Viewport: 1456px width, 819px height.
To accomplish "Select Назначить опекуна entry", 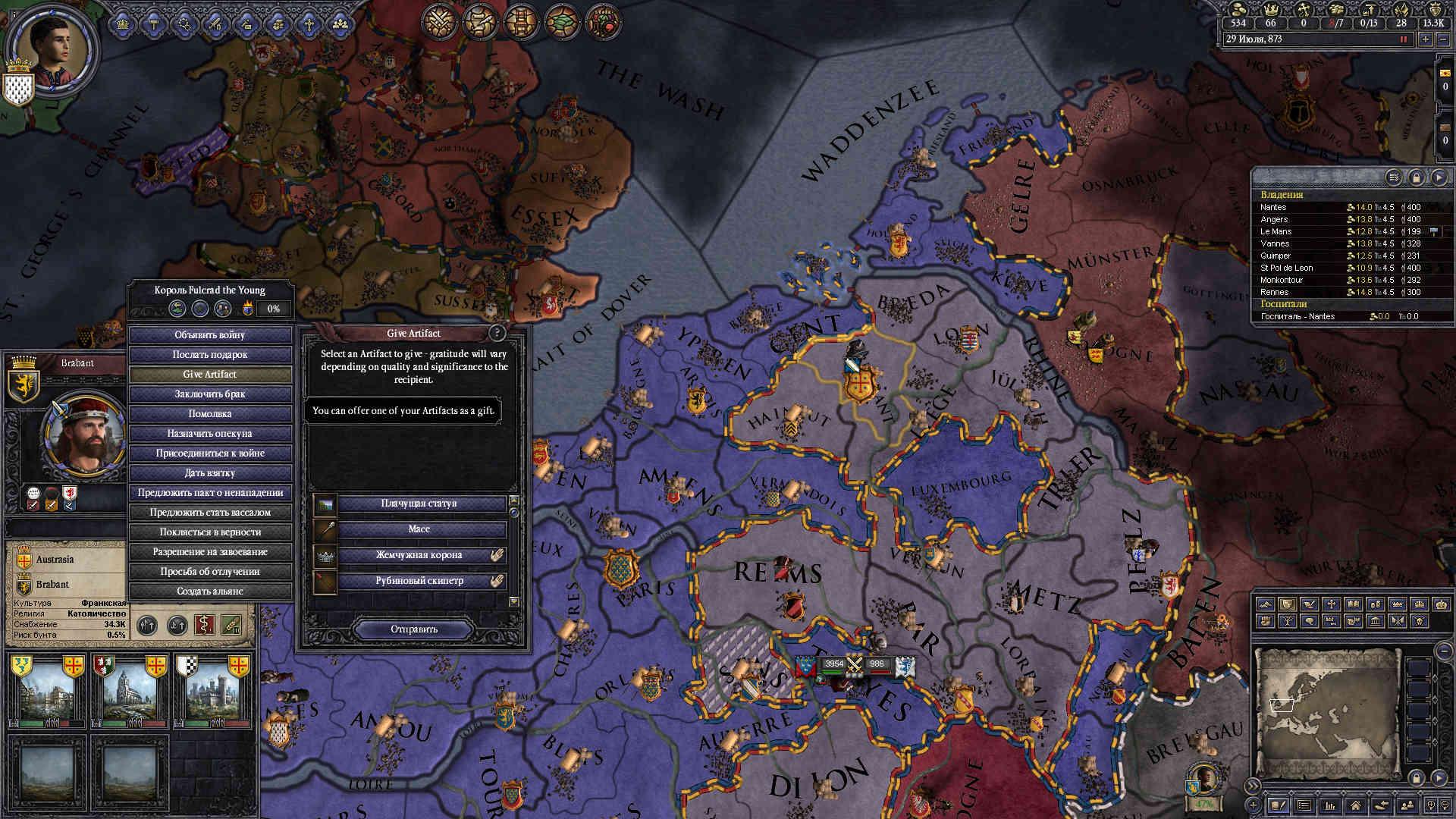I will (210, 434).
